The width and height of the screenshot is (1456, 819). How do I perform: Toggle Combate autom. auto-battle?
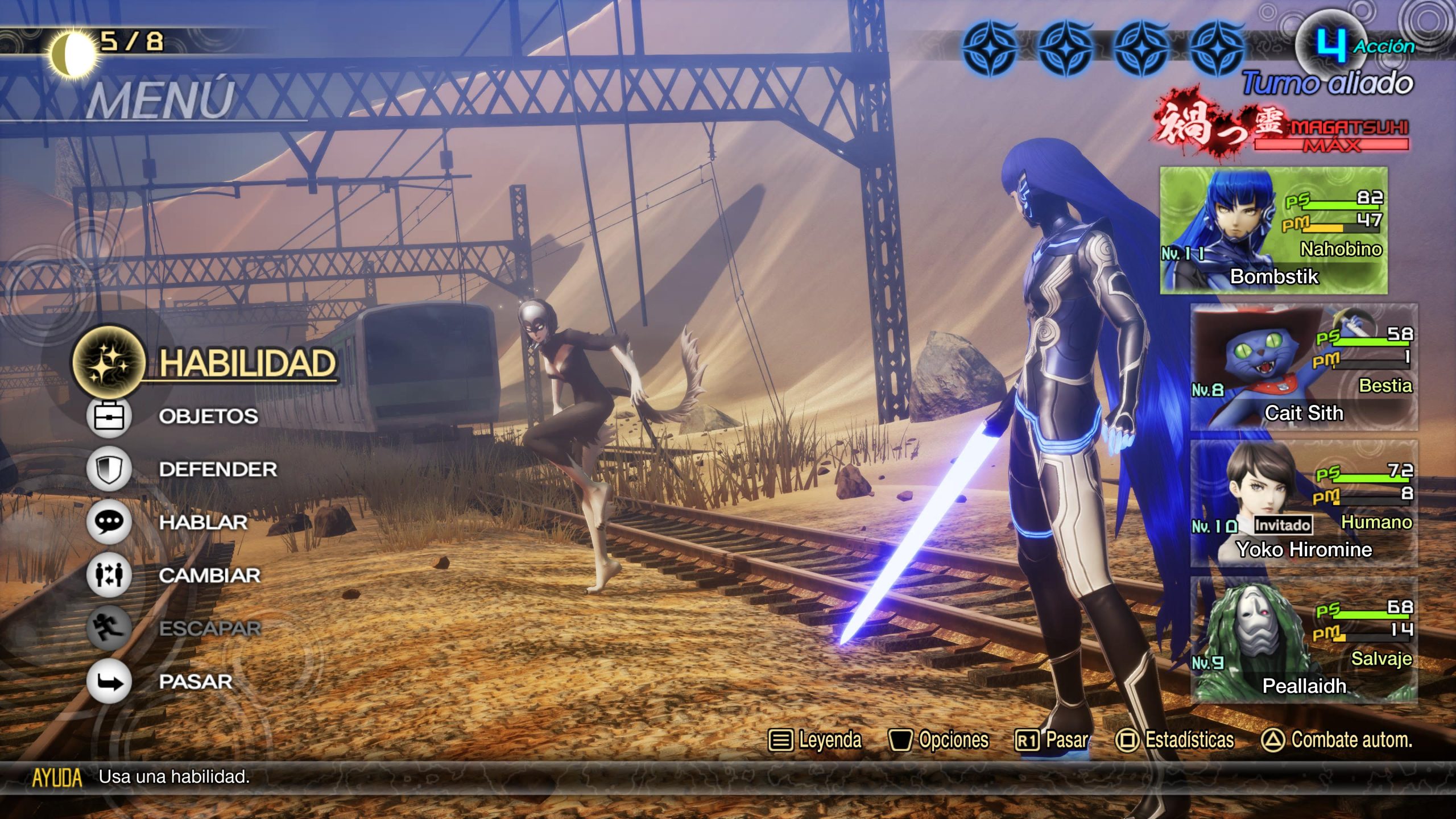point(1337,740)
